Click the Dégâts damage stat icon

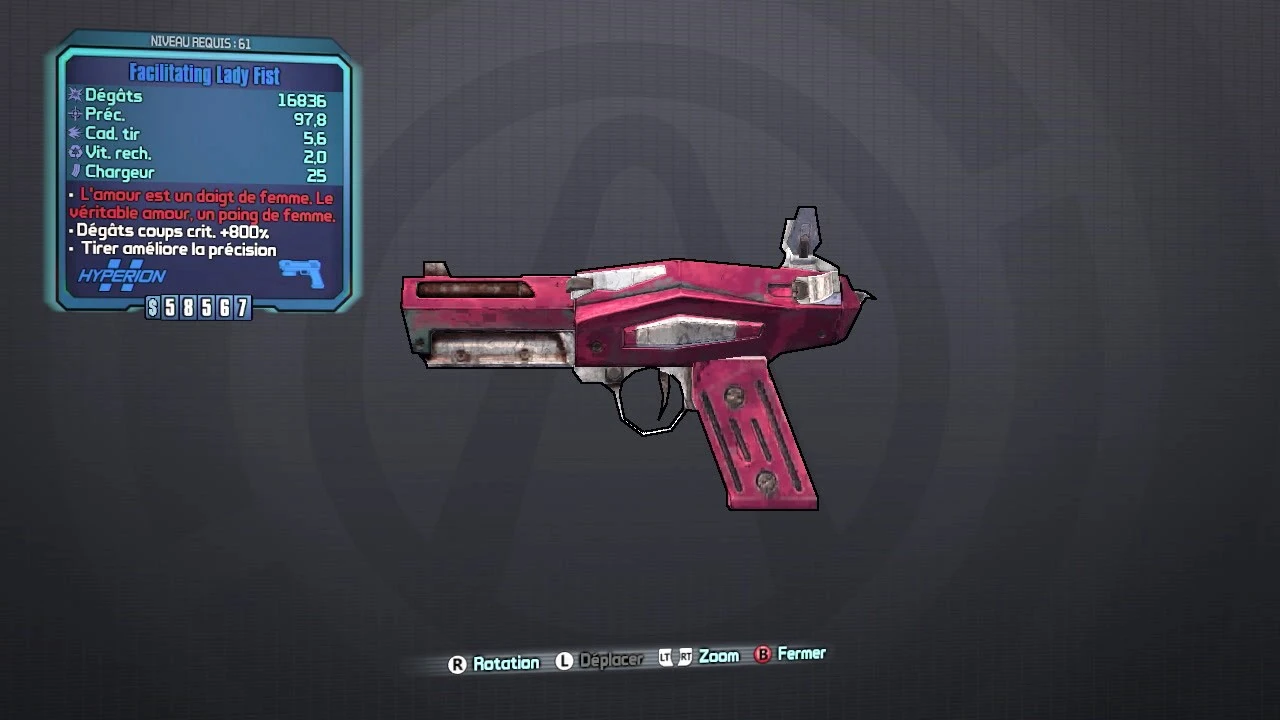pyautogui.click(x=73, y=96)
